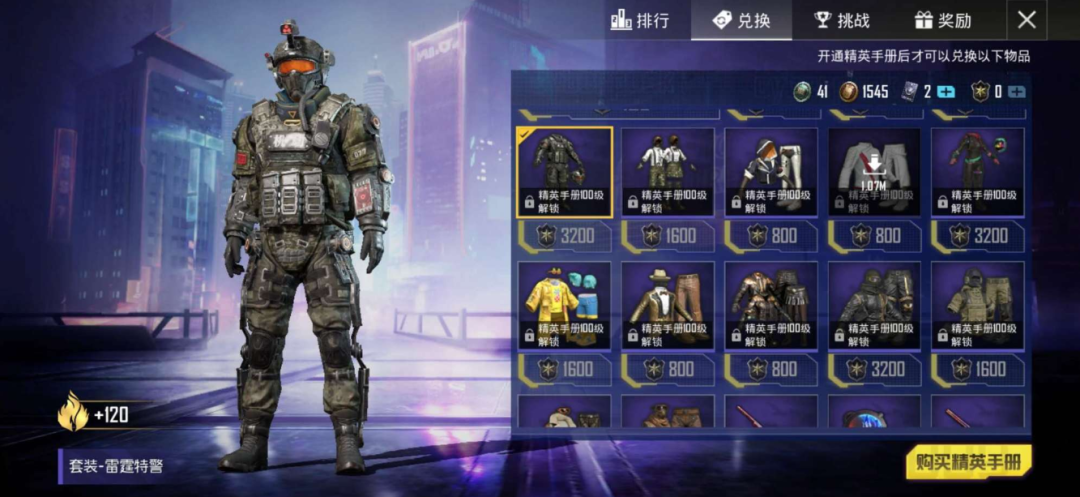
Task: Pick the hooded outfit with white trousers
Action: (x=771, y=171)
